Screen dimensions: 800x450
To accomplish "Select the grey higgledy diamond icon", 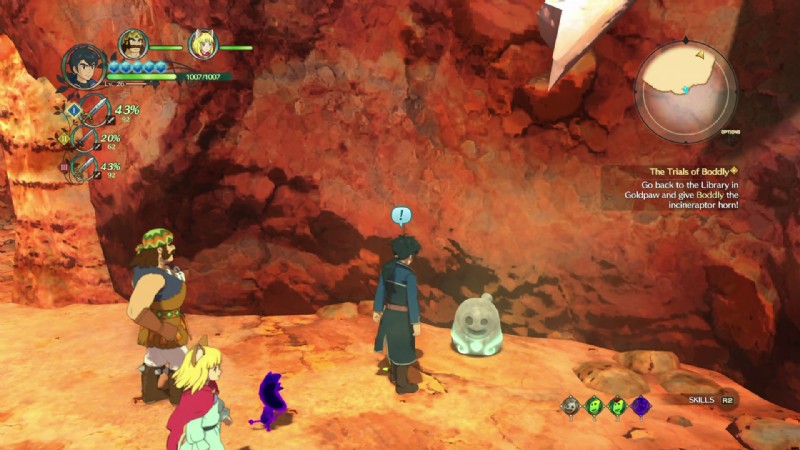I will pos(571,405).
